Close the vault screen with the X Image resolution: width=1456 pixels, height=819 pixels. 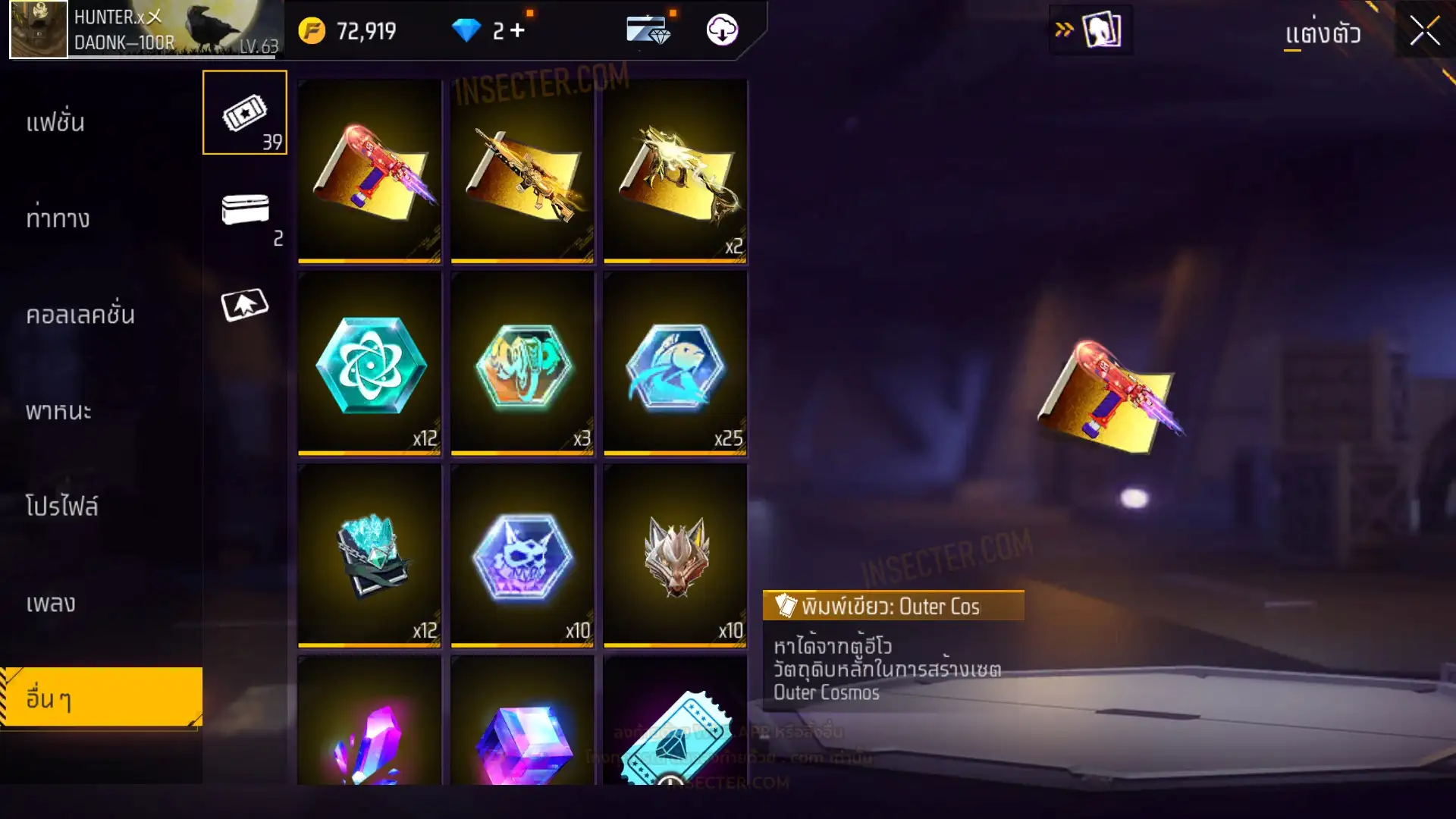[x=1424, y=32]
